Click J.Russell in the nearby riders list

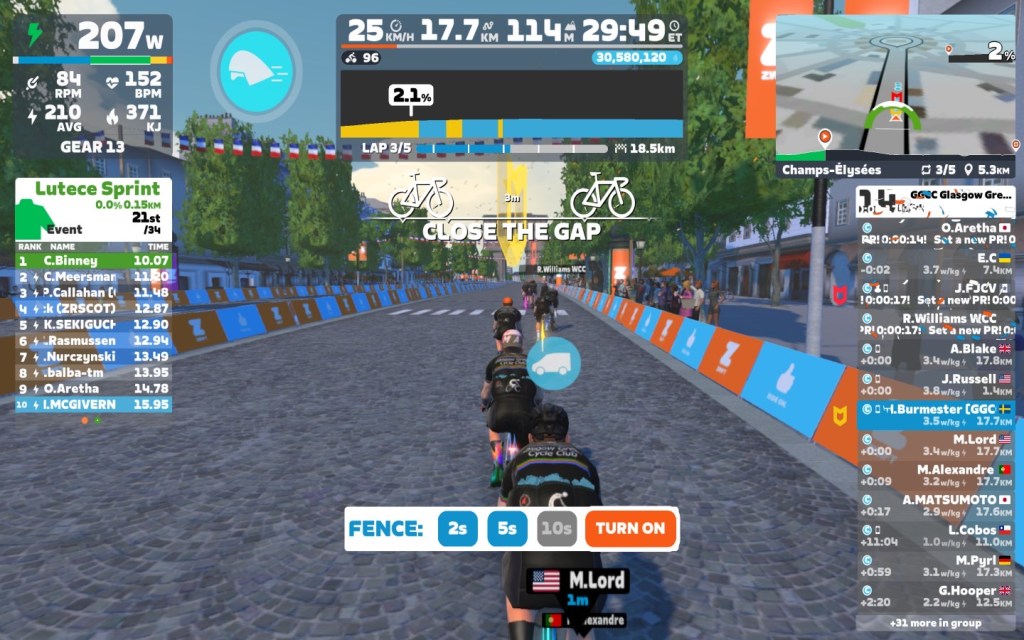[x=935, y=385]
